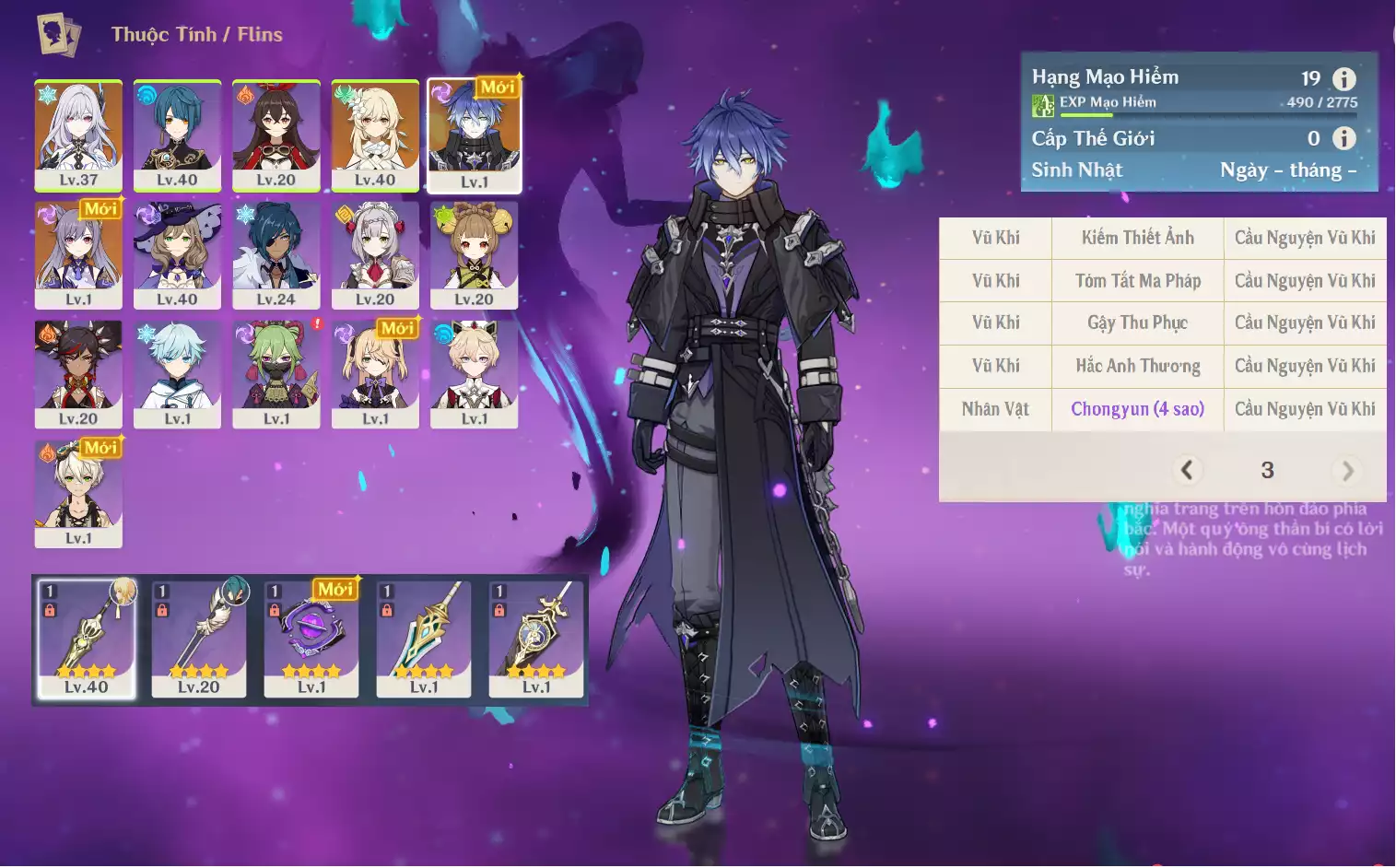This screenshot has width=1396, height=868.
Task: Pick Noelle's Lv.20 character card
Action: pyautogui.click(x=375, y=254)
